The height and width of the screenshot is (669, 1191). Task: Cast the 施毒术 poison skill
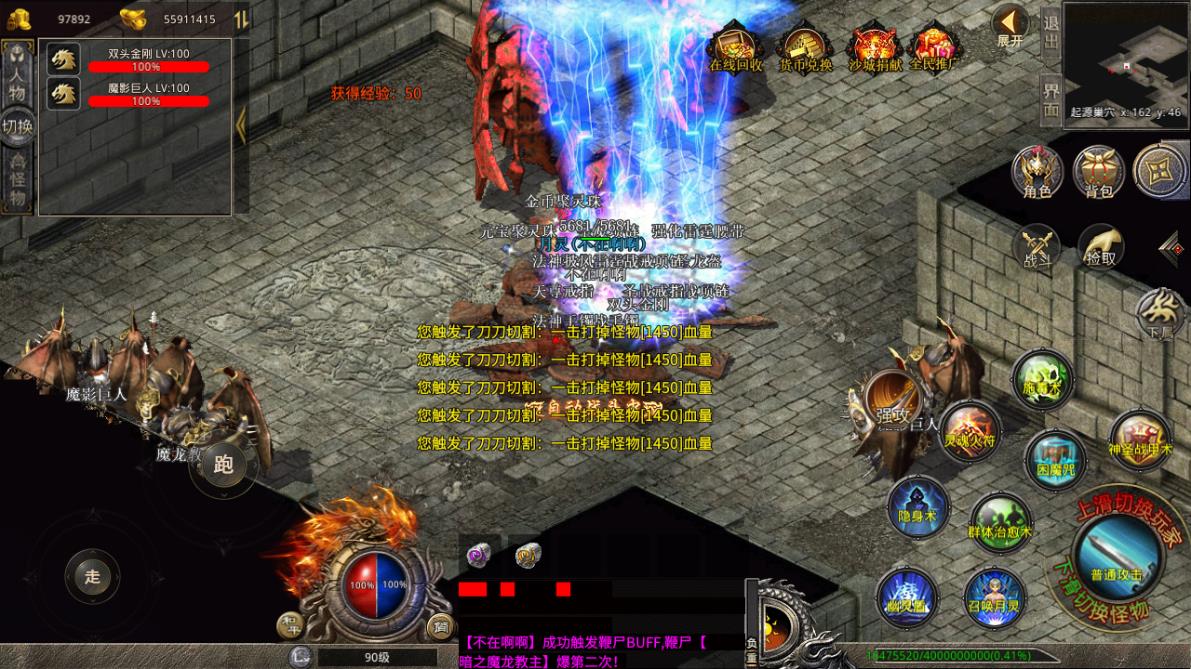pos(1042,380)
